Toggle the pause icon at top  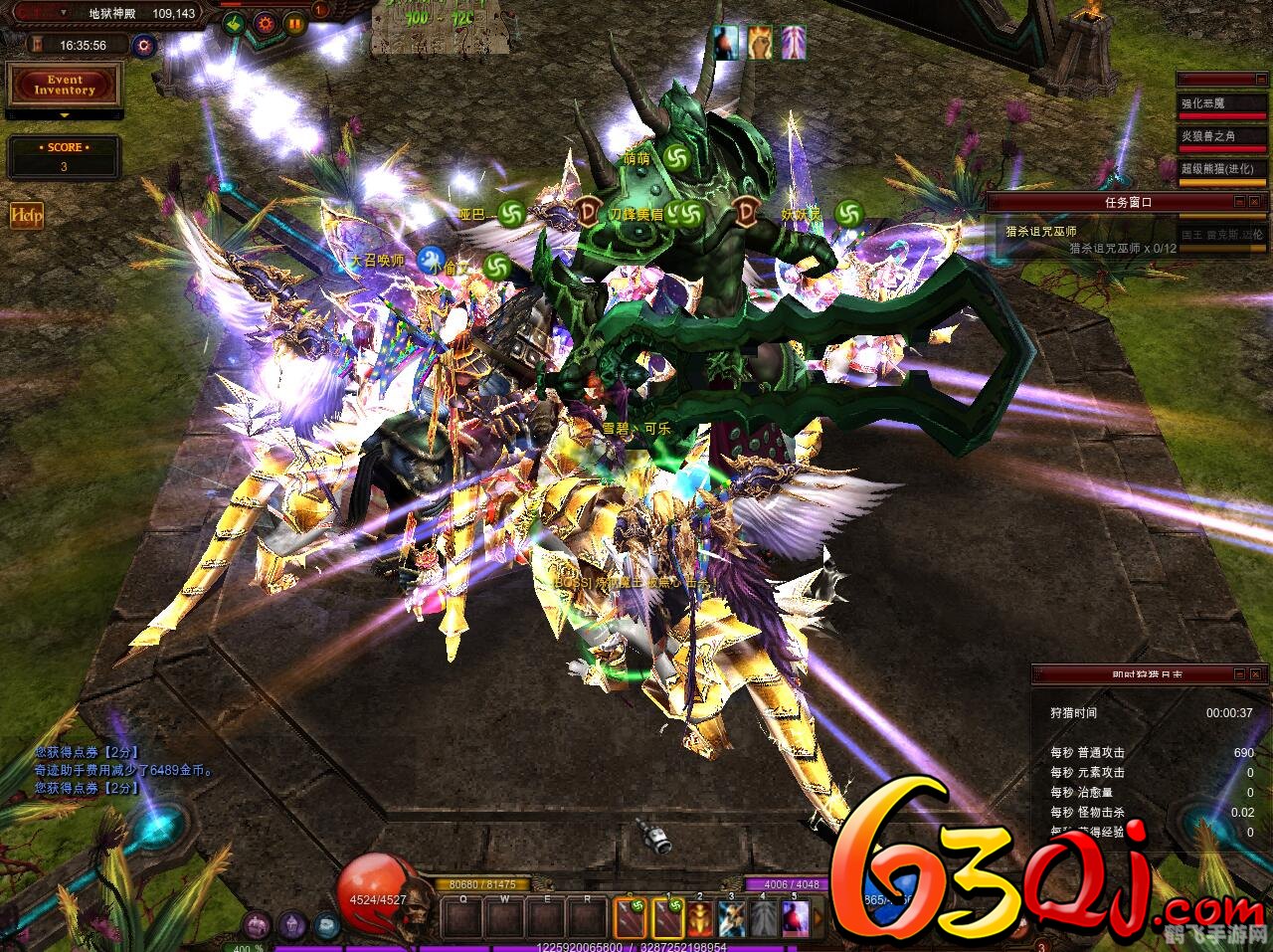(x=295, y=23)
